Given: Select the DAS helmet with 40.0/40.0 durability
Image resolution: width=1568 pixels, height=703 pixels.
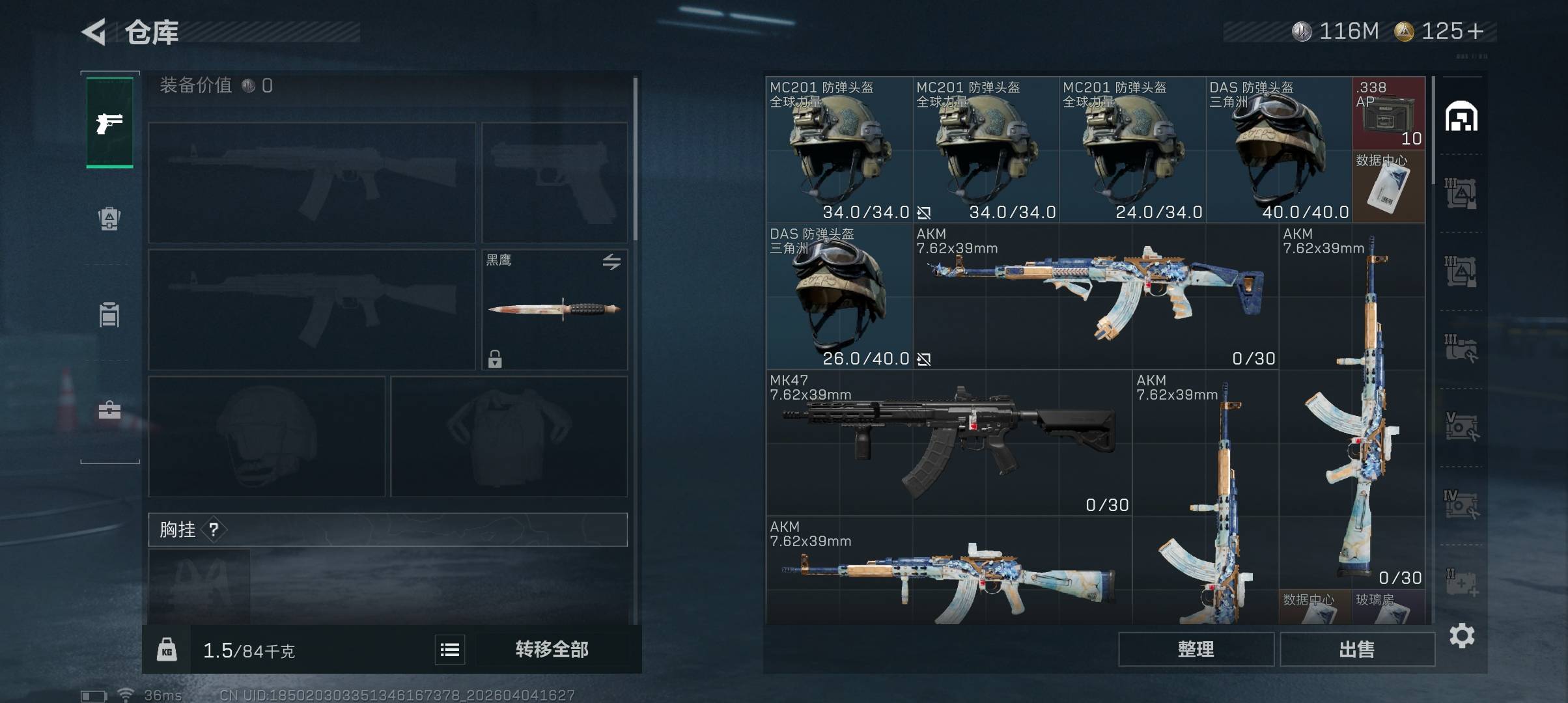Looking at the screenshot, I should (1279, 150).
